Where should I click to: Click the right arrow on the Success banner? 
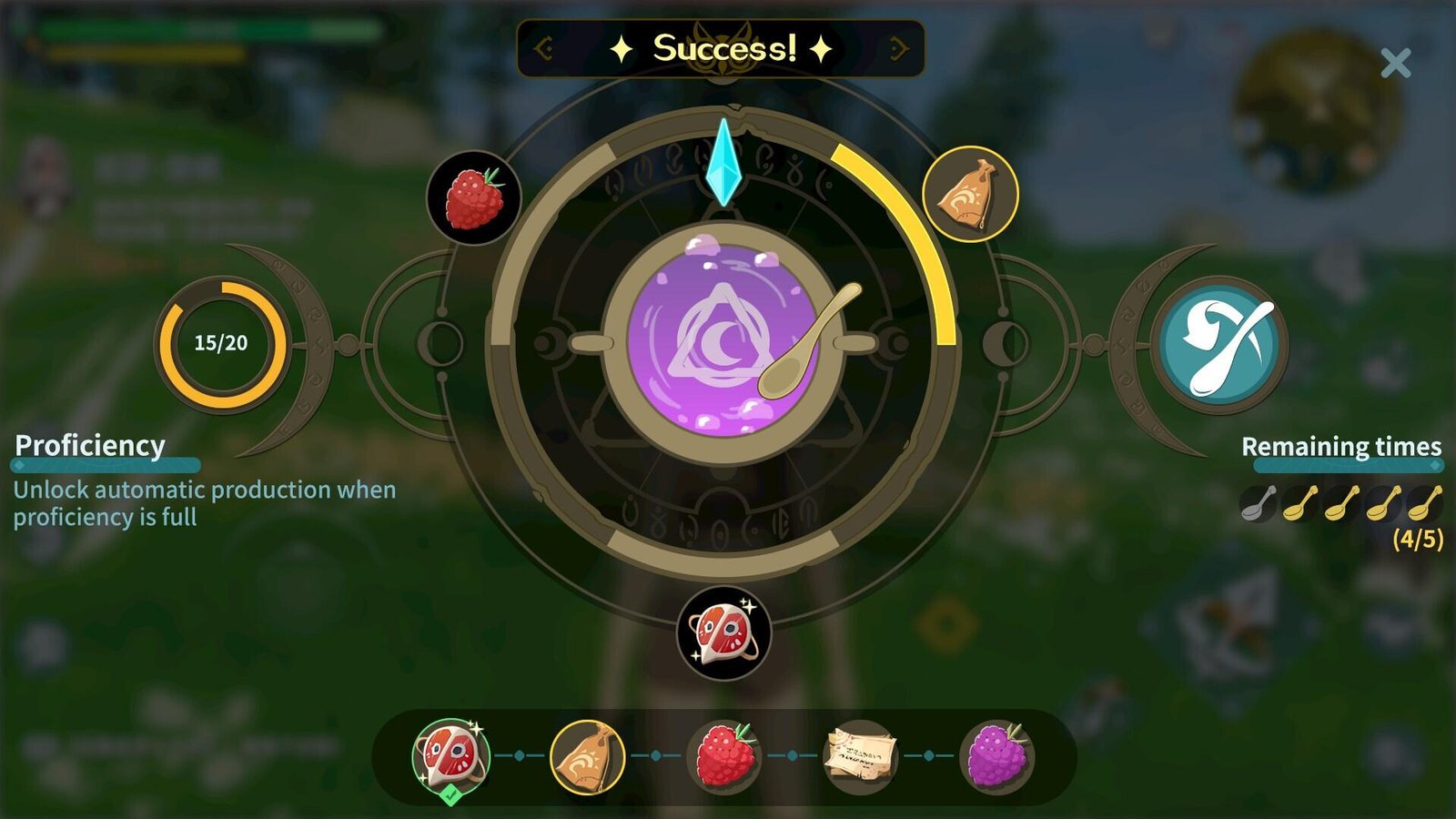(x=898, y=48)
